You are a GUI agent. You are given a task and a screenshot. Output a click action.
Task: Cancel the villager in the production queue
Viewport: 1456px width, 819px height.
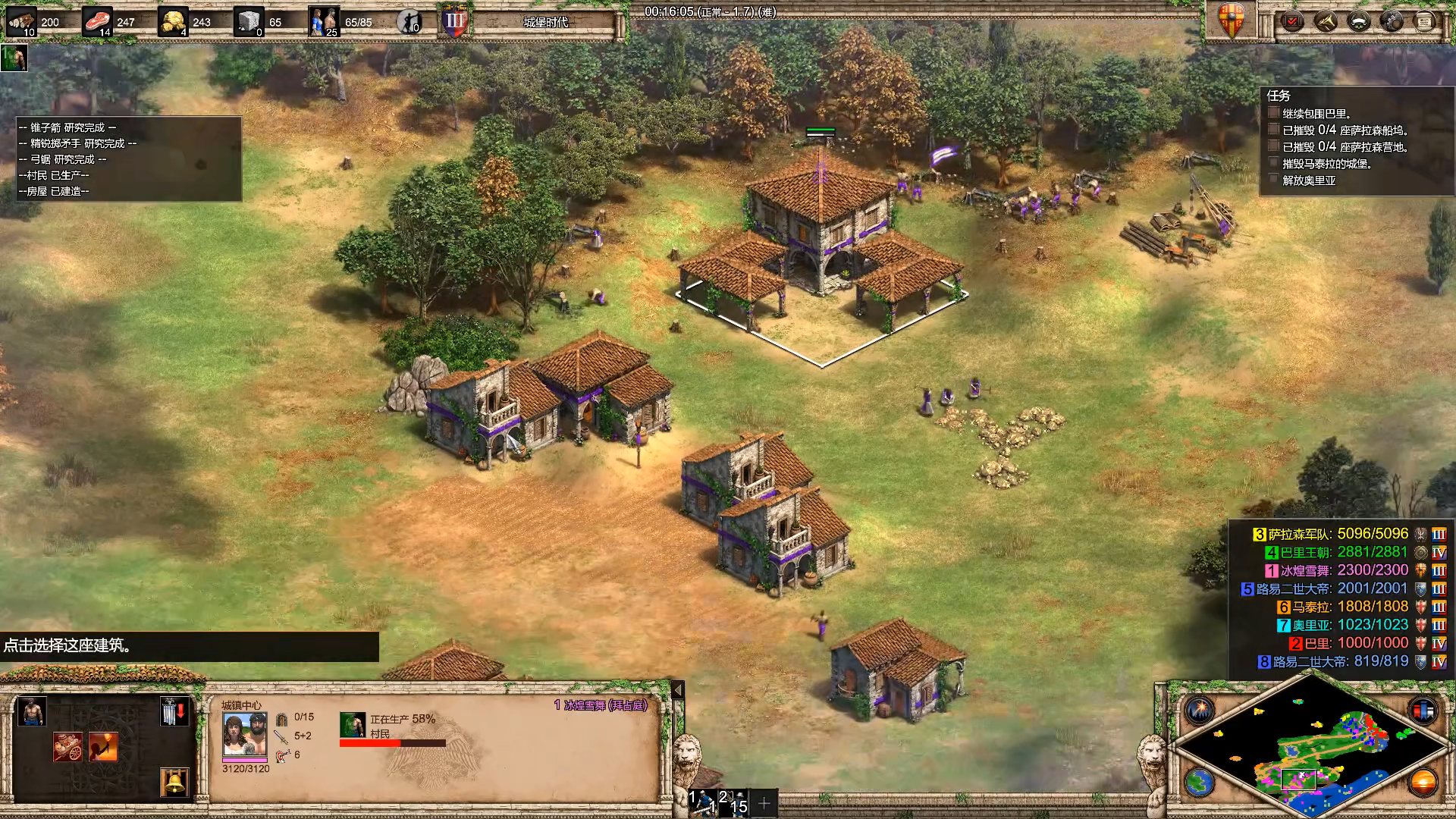(x=353, y=725)
